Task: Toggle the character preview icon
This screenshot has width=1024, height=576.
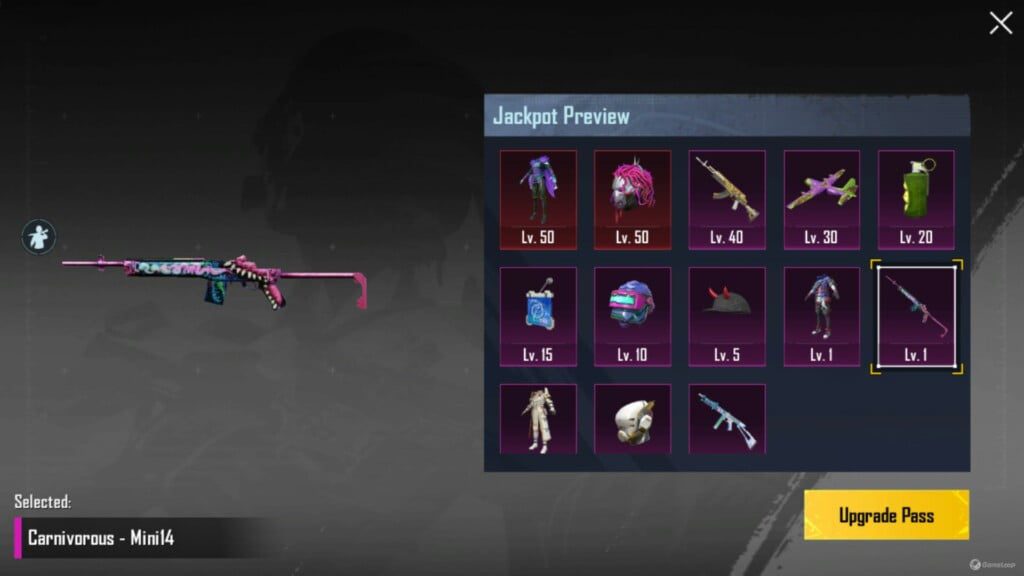Action: point(39,237)
